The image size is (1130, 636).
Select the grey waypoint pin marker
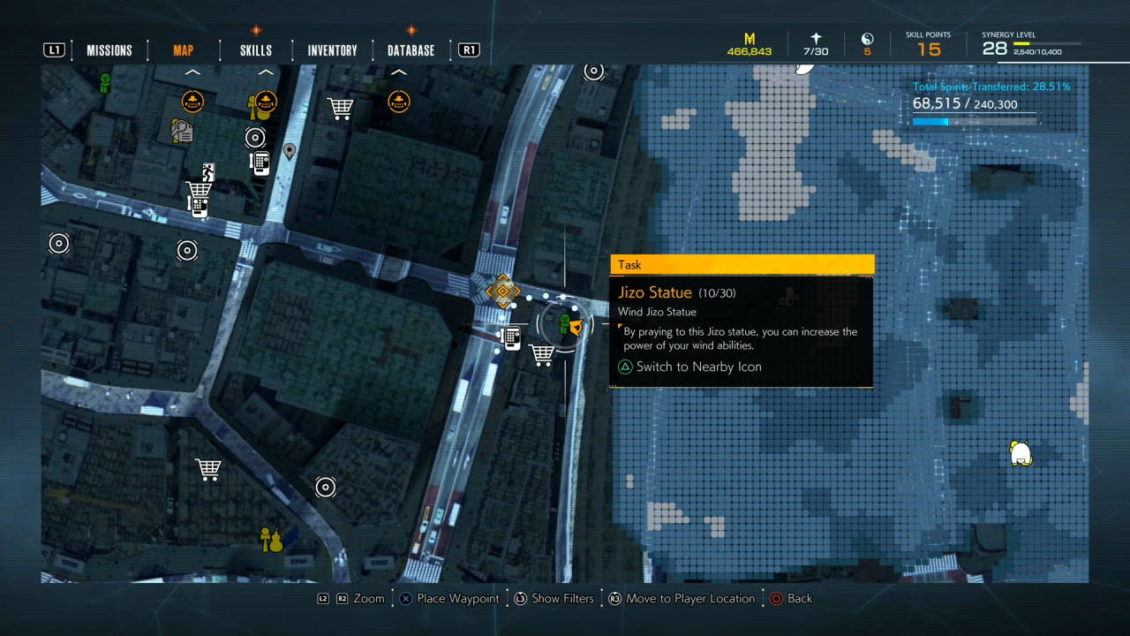point(290,151)
